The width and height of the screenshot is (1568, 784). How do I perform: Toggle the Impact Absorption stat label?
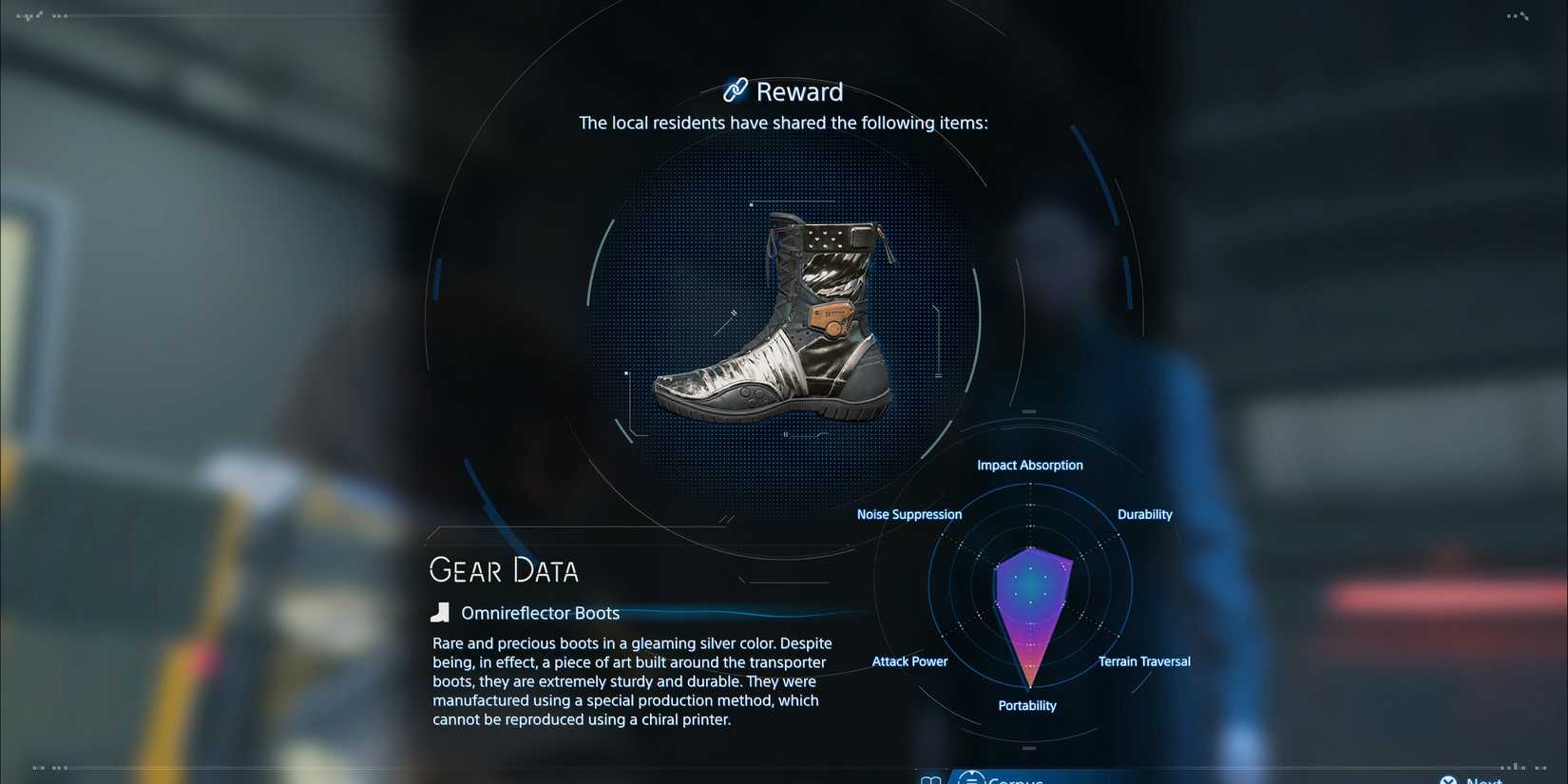pyautogui.click(x=1030, y=465)
